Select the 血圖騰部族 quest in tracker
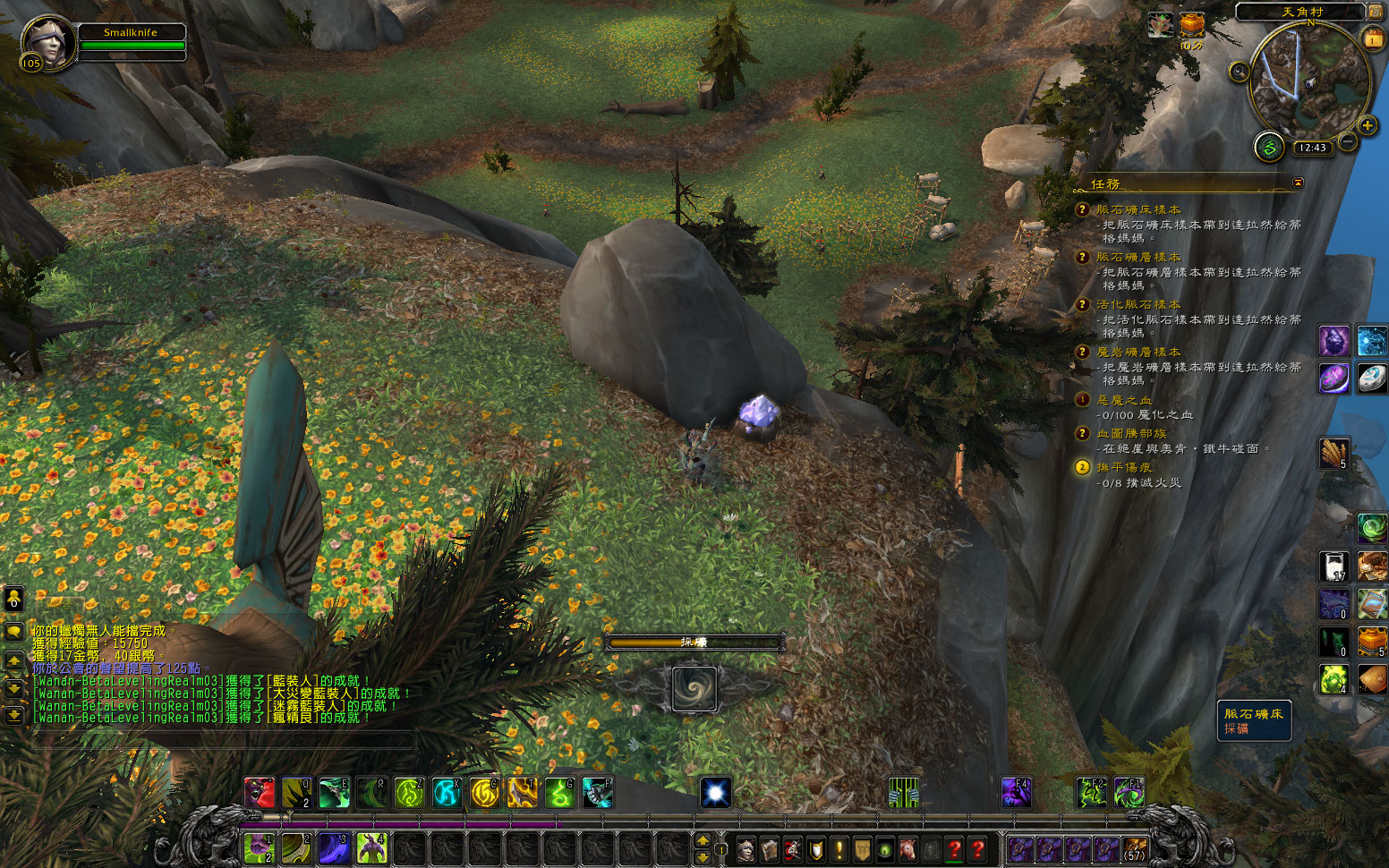This screenshot has height=868, width=1389. pos(1131,433)
